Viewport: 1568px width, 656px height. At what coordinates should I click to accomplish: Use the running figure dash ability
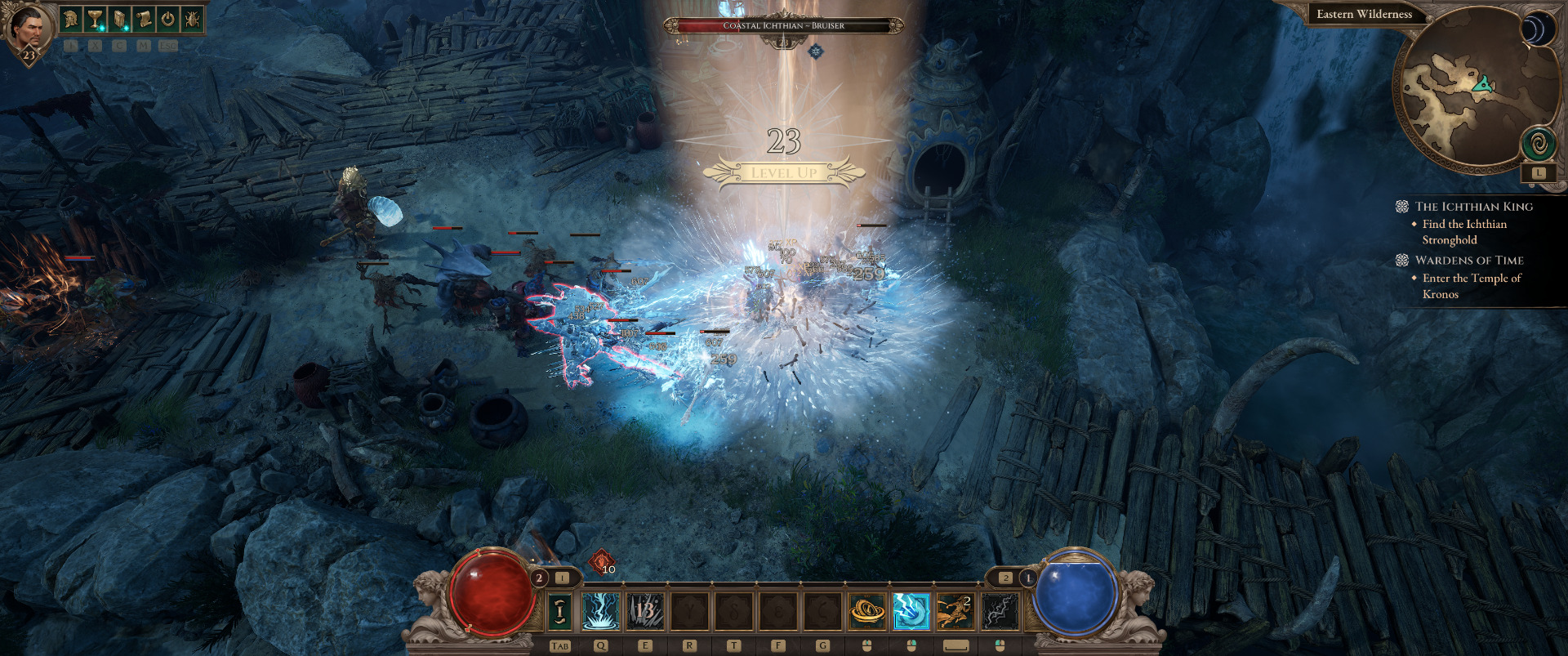click(x=955, y=611)
